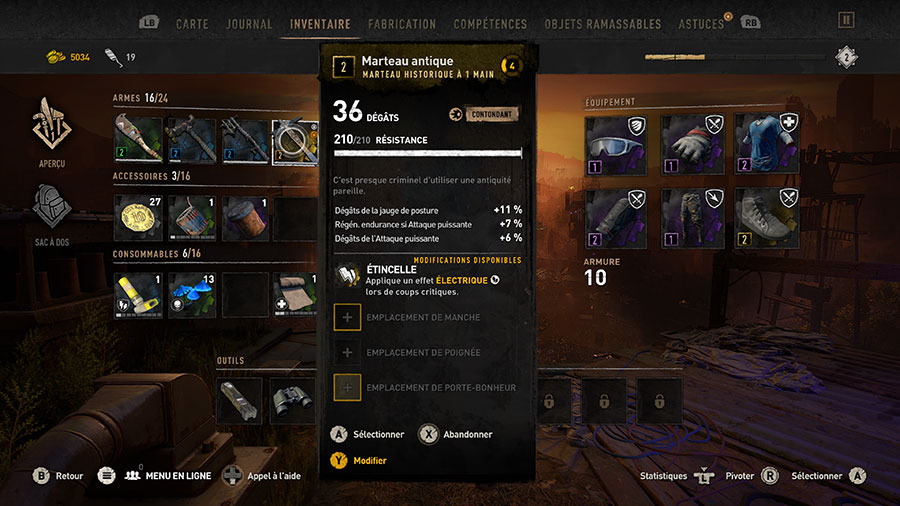The width and height of the screenshot is (900, 506).
Task: Switch to the Astuces tab
Action: click(701, 23)
